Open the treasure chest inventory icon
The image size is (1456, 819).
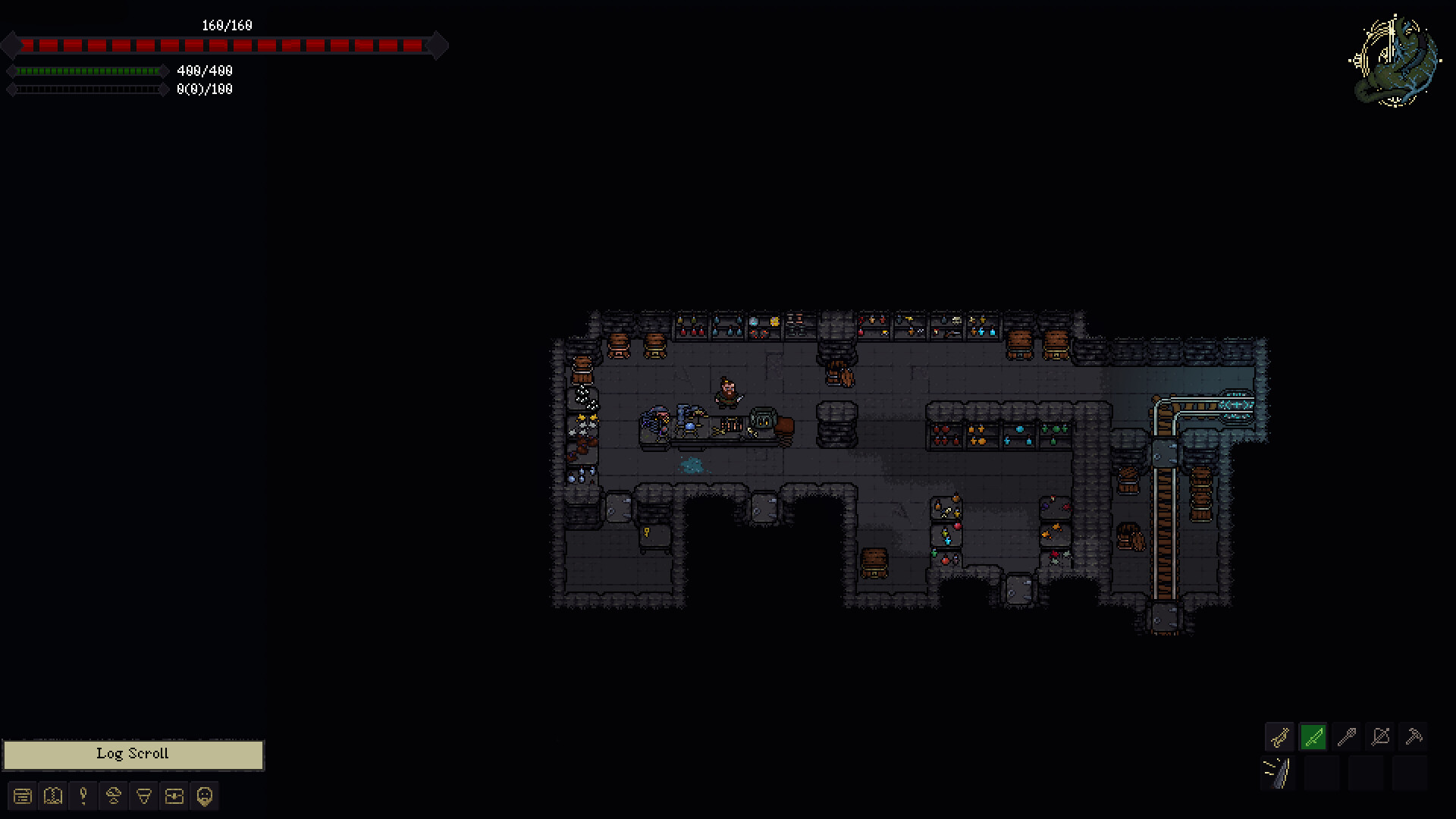(x=174, y=796)
